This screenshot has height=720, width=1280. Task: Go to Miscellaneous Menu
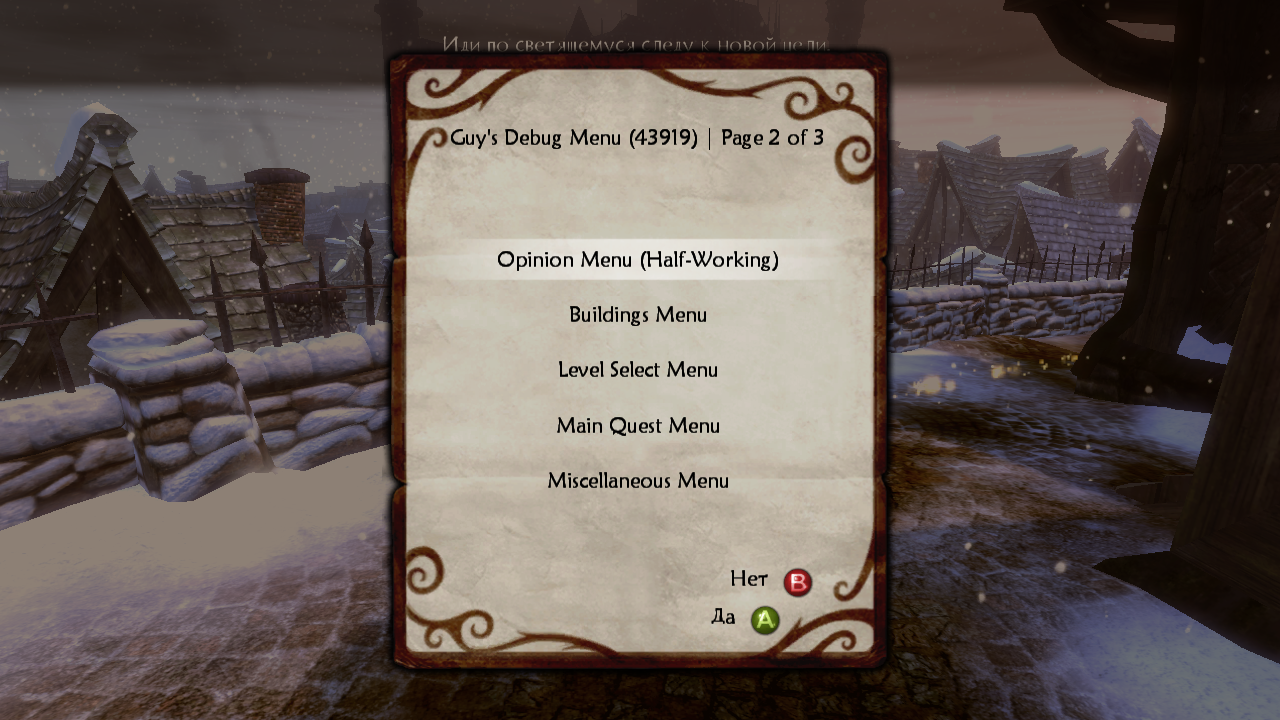pos(638,481)
